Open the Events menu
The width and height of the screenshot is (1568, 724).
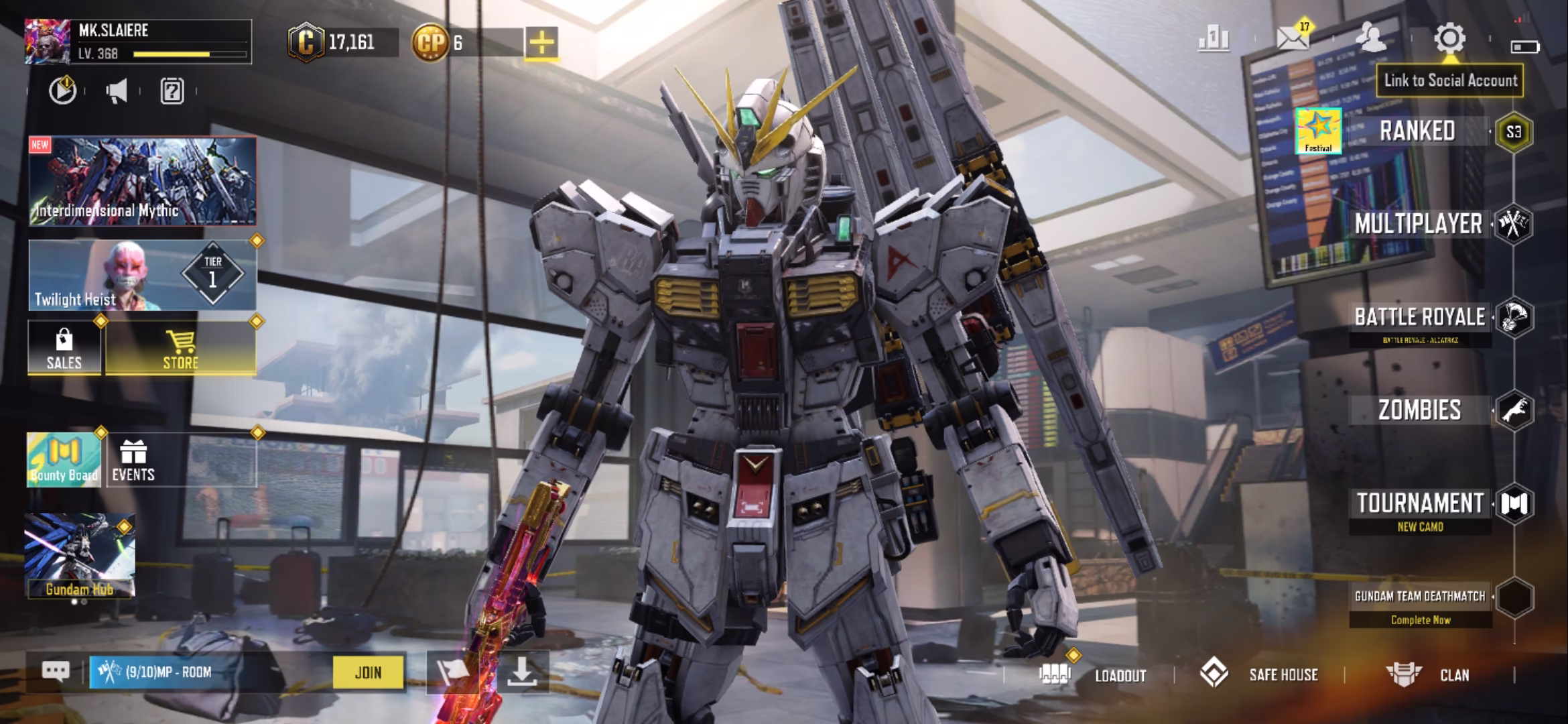pos(133,460)
